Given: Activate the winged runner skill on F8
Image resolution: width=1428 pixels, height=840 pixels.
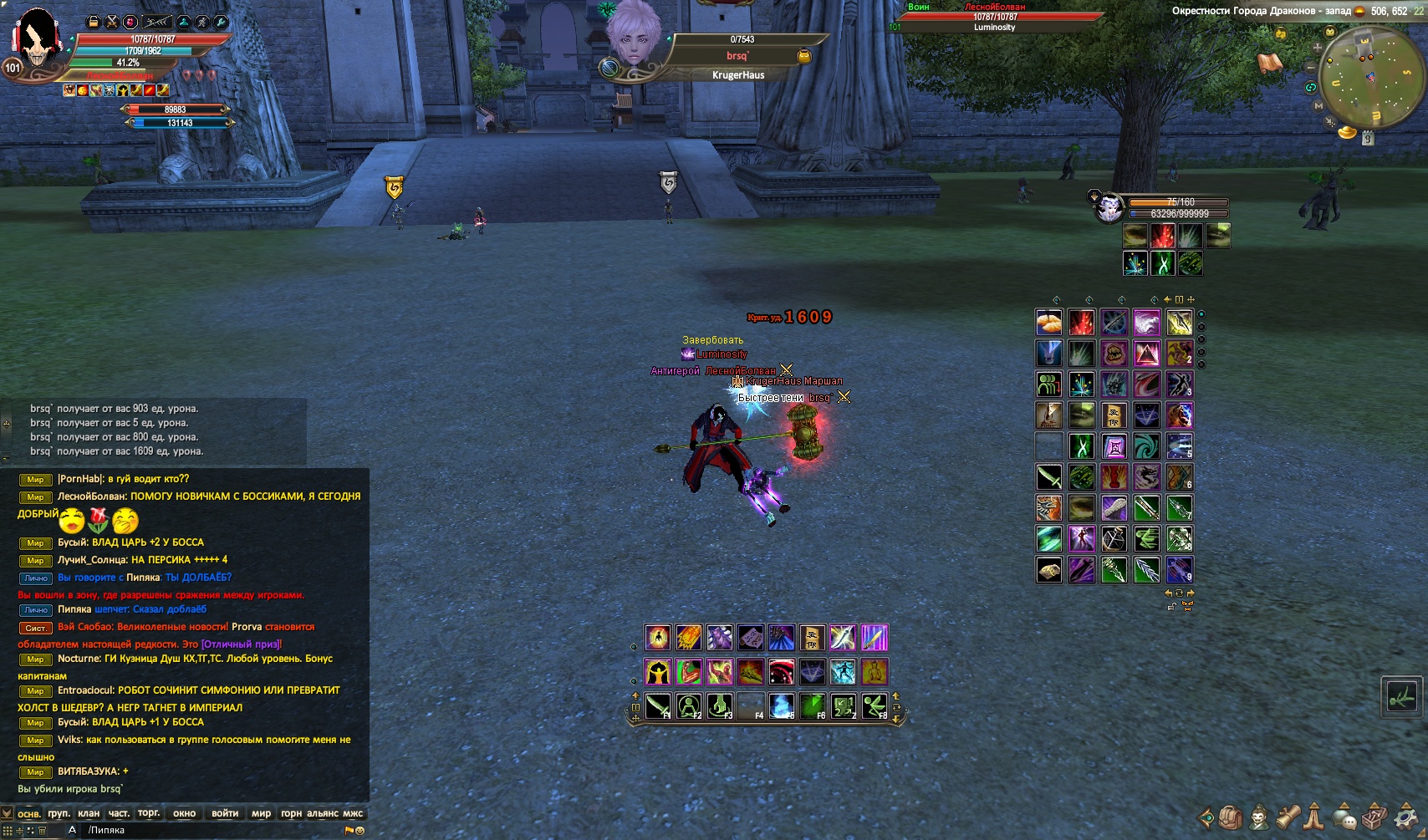Looking at the screenshot, I should click(874, 707).
